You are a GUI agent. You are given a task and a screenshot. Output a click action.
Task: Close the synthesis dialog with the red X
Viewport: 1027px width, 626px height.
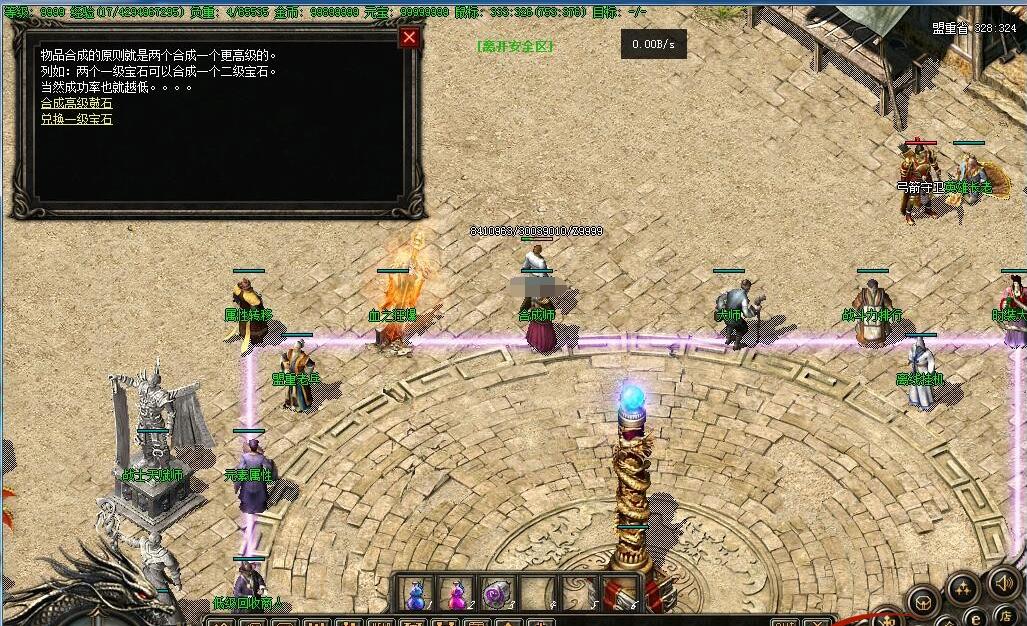409,38
